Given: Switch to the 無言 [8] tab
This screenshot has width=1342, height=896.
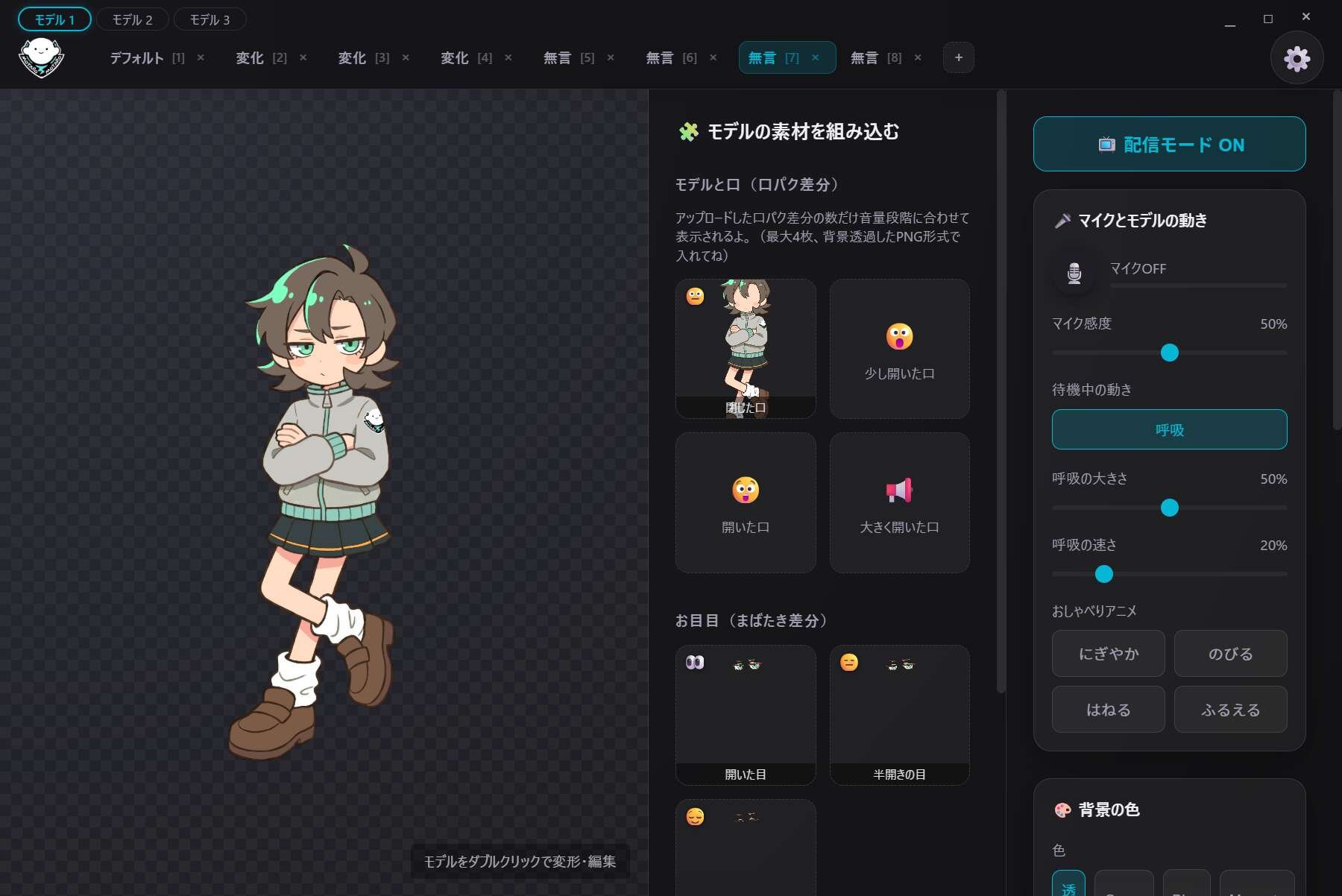Looking at the screenshot, I should pos(875,58).
